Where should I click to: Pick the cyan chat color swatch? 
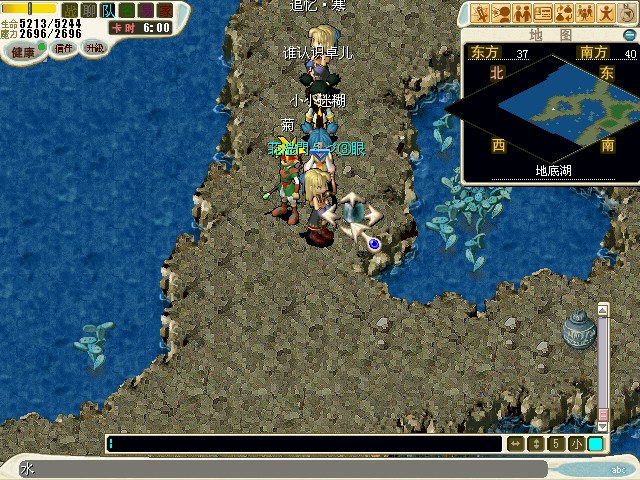coord(596,443)
